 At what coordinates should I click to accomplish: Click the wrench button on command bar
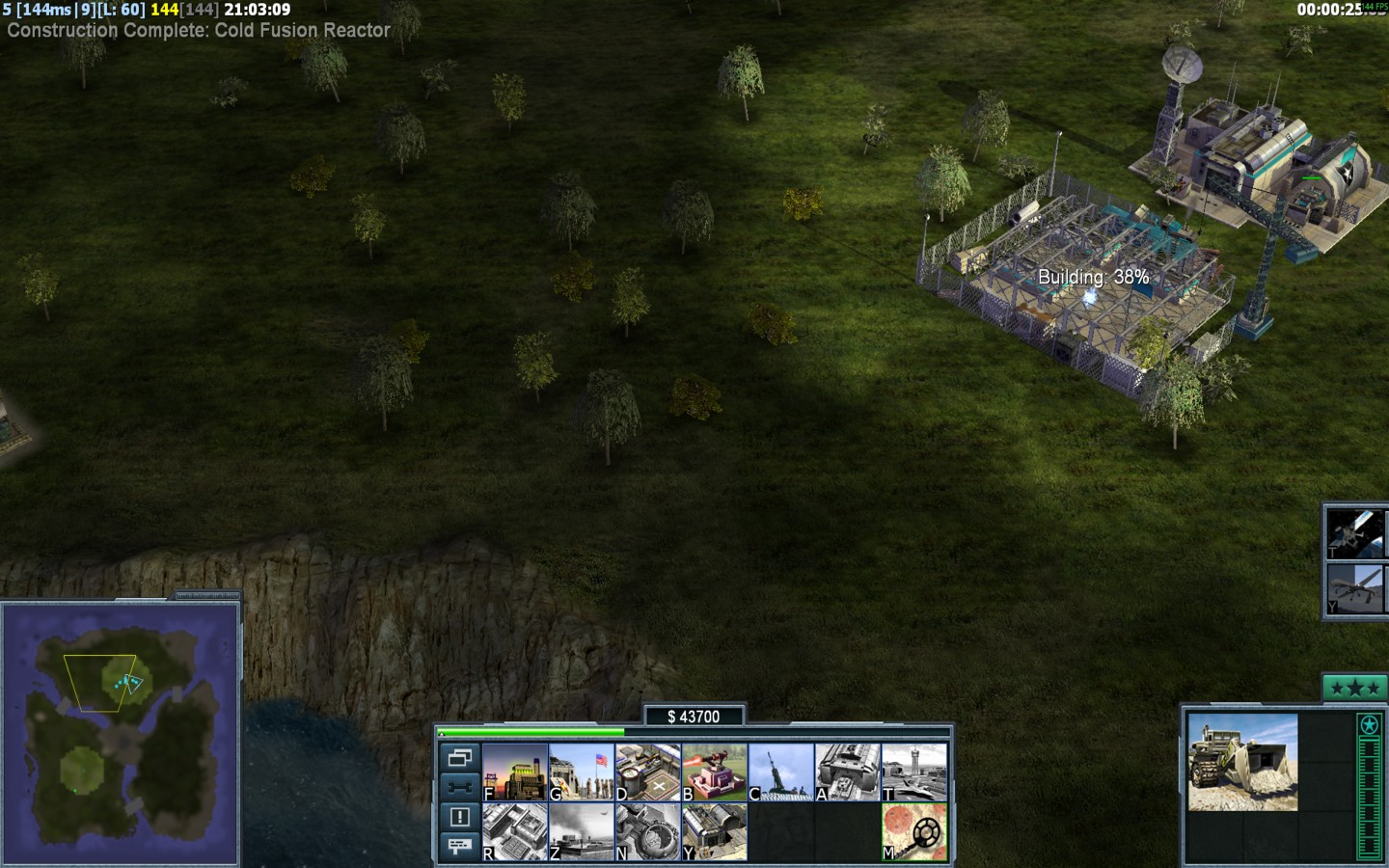(x=460, y=787)
